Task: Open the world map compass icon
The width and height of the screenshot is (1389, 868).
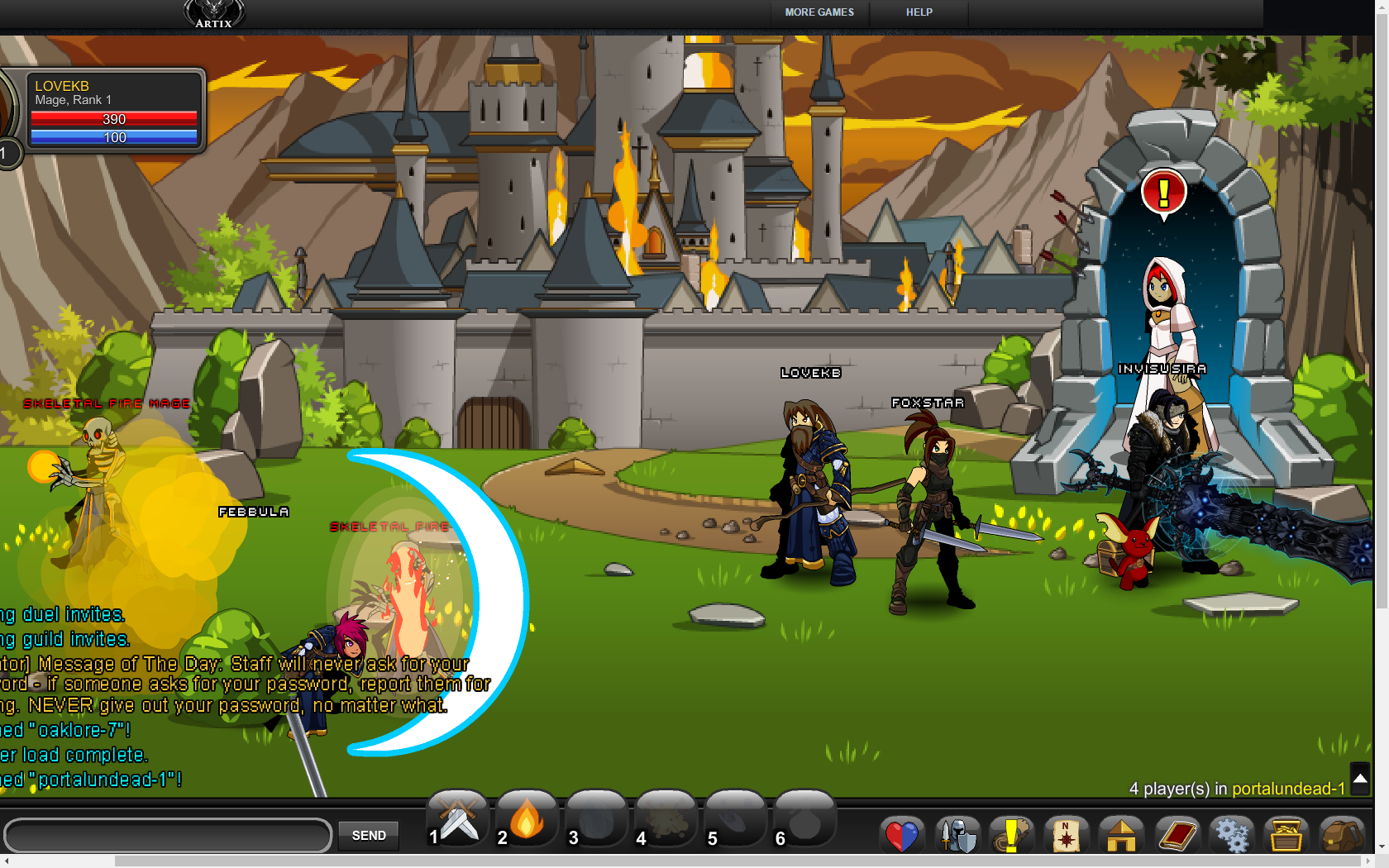Action: [1067, 835]
